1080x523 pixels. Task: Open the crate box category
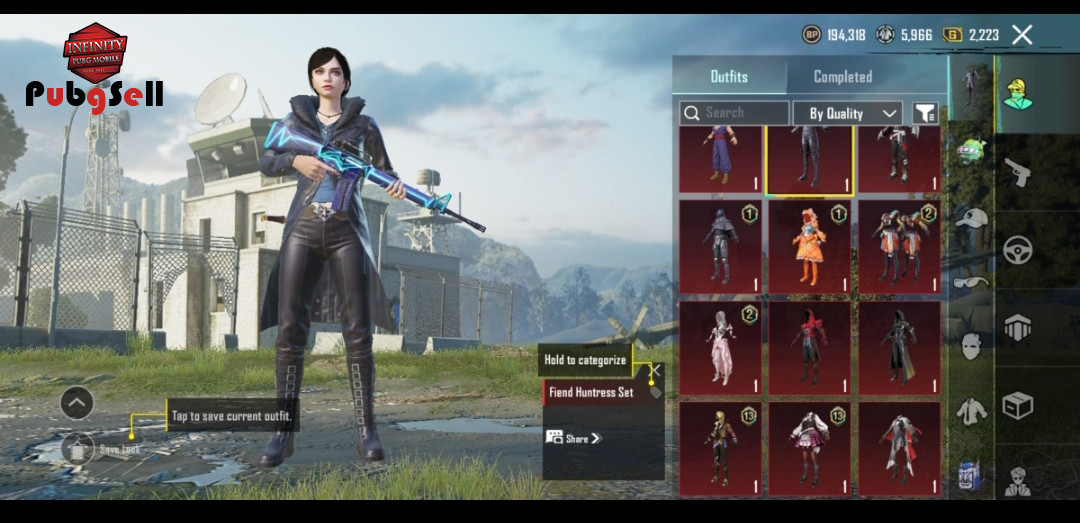coord(1018,406)
